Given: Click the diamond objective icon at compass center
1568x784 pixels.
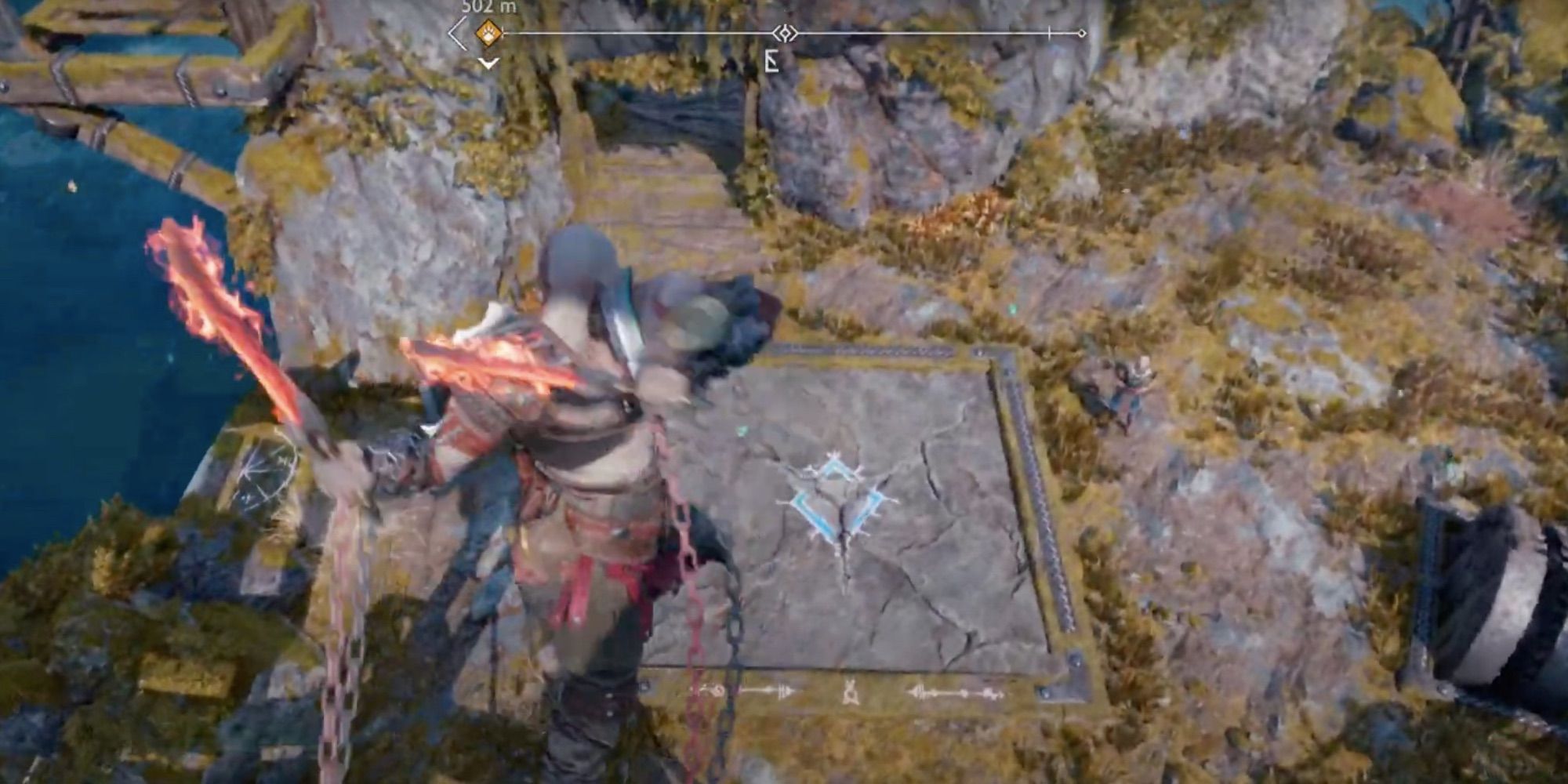Looking at the screenshot, I should (786, 33).
